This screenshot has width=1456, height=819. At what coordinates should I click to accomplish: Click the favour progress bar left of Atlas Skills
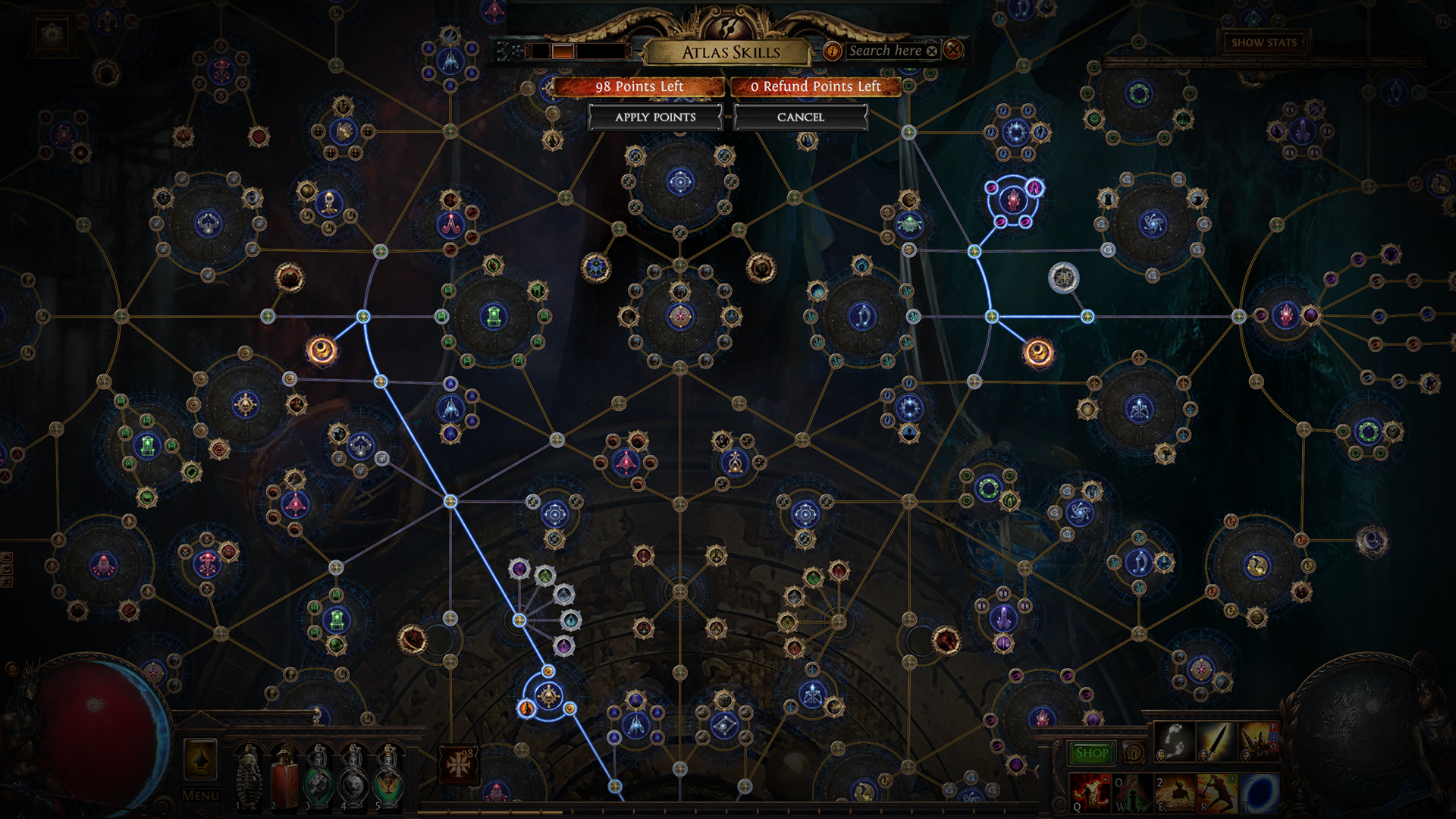tap(576, 52)
